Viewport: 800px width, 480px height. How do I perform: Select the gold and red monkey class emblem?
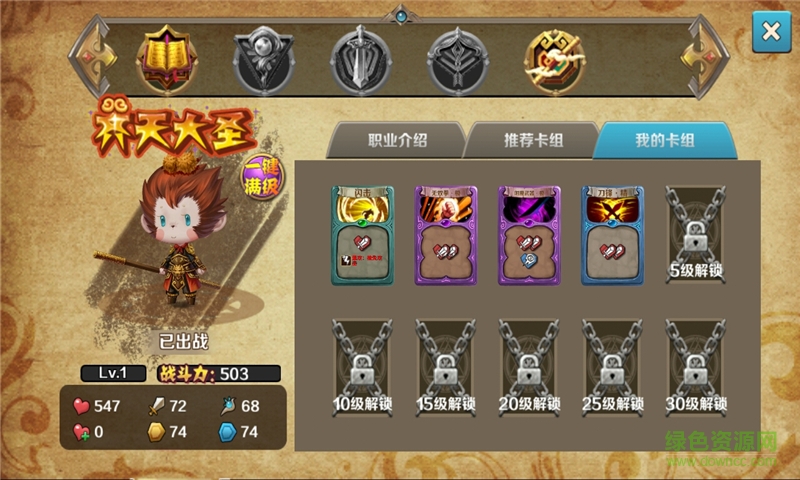pos(555,54)
